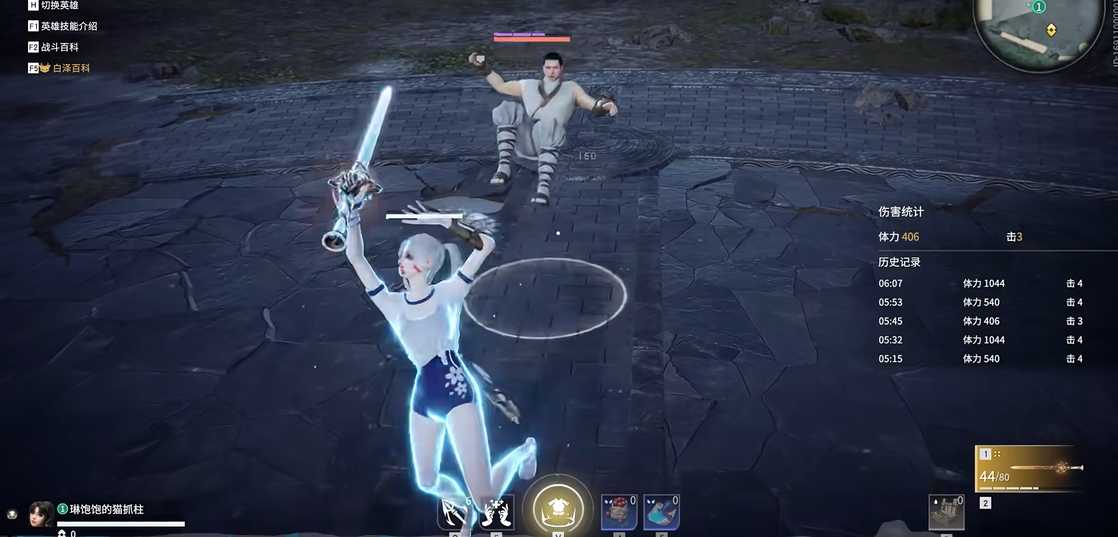Select the red armor powder item slot
The image size is (1118, 537).
618,512
